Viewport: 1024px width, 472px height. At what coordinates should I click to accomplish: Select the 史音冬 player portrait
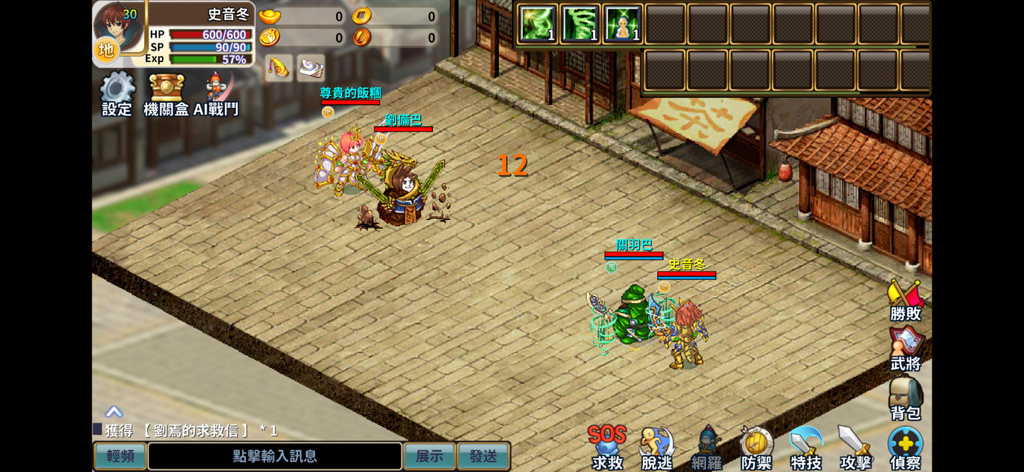(119, 31)
